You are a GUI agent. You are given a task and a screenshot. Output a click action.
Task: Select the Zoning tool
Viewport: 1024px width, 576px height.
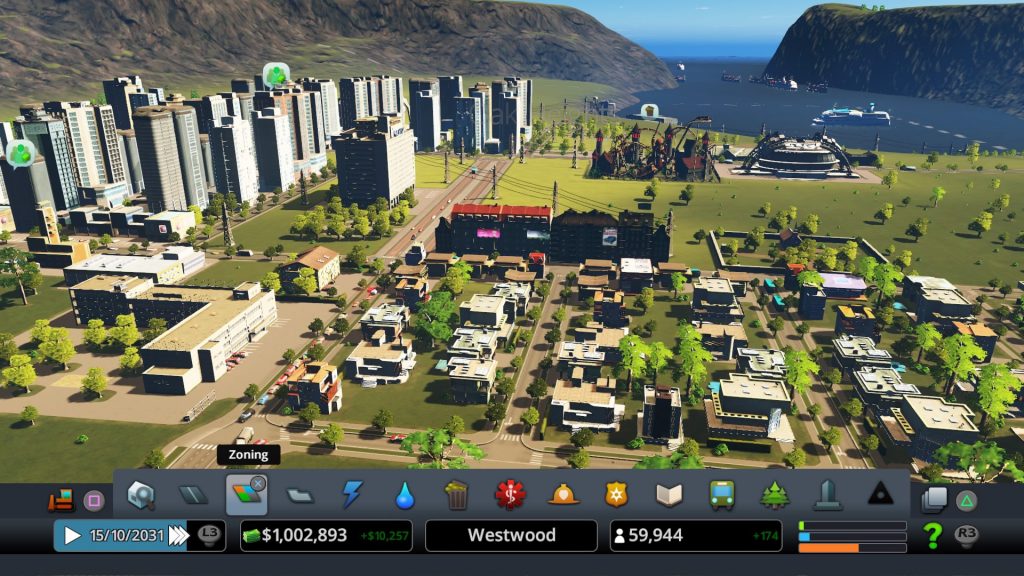tap(246, 494)
